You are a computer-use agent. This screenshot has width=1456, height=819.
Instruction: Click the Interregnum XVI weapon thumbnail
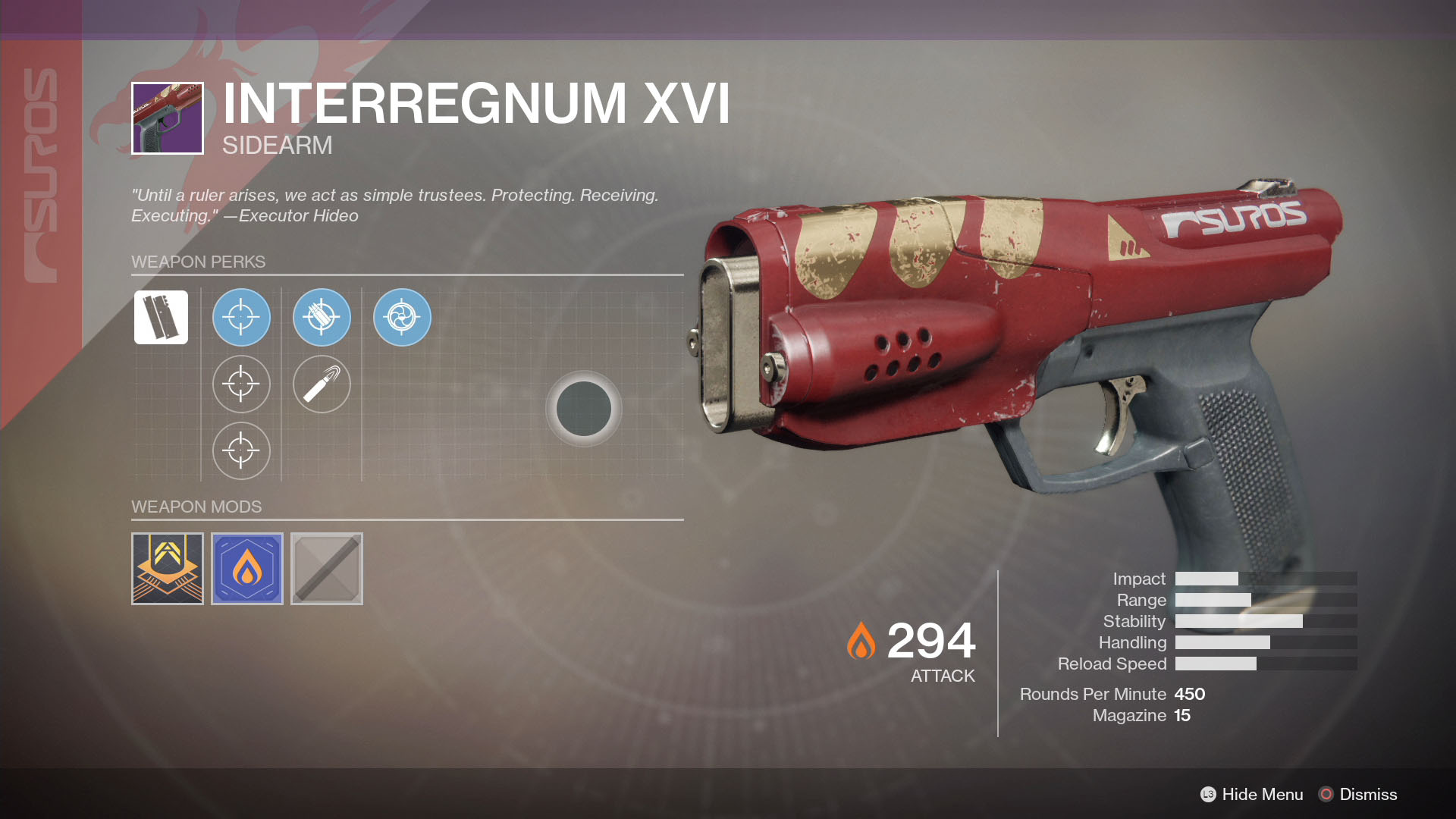click(166, 118)
